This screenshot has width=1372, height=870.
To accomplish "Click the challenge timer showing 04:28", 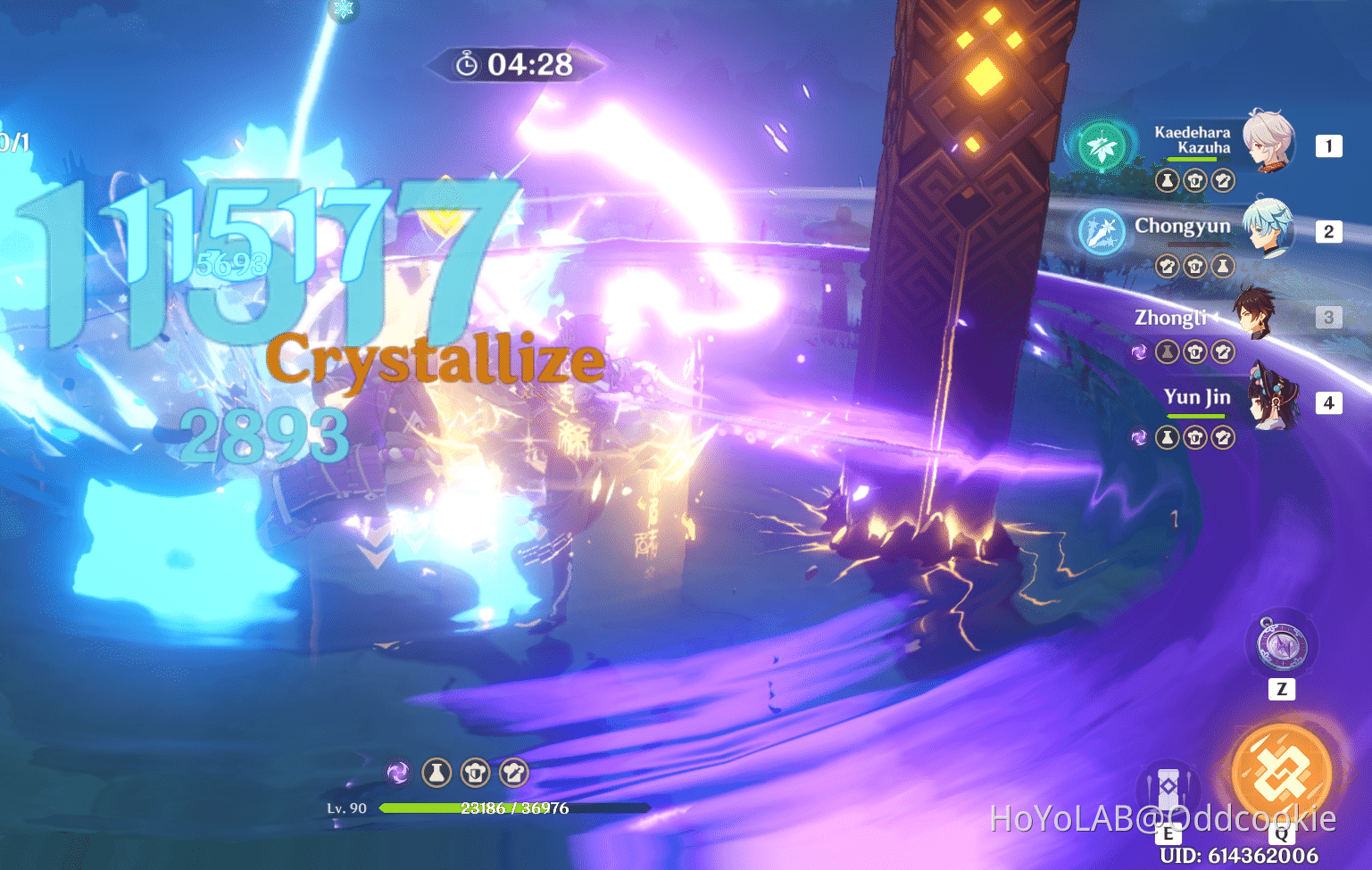I will pos(514,64).
